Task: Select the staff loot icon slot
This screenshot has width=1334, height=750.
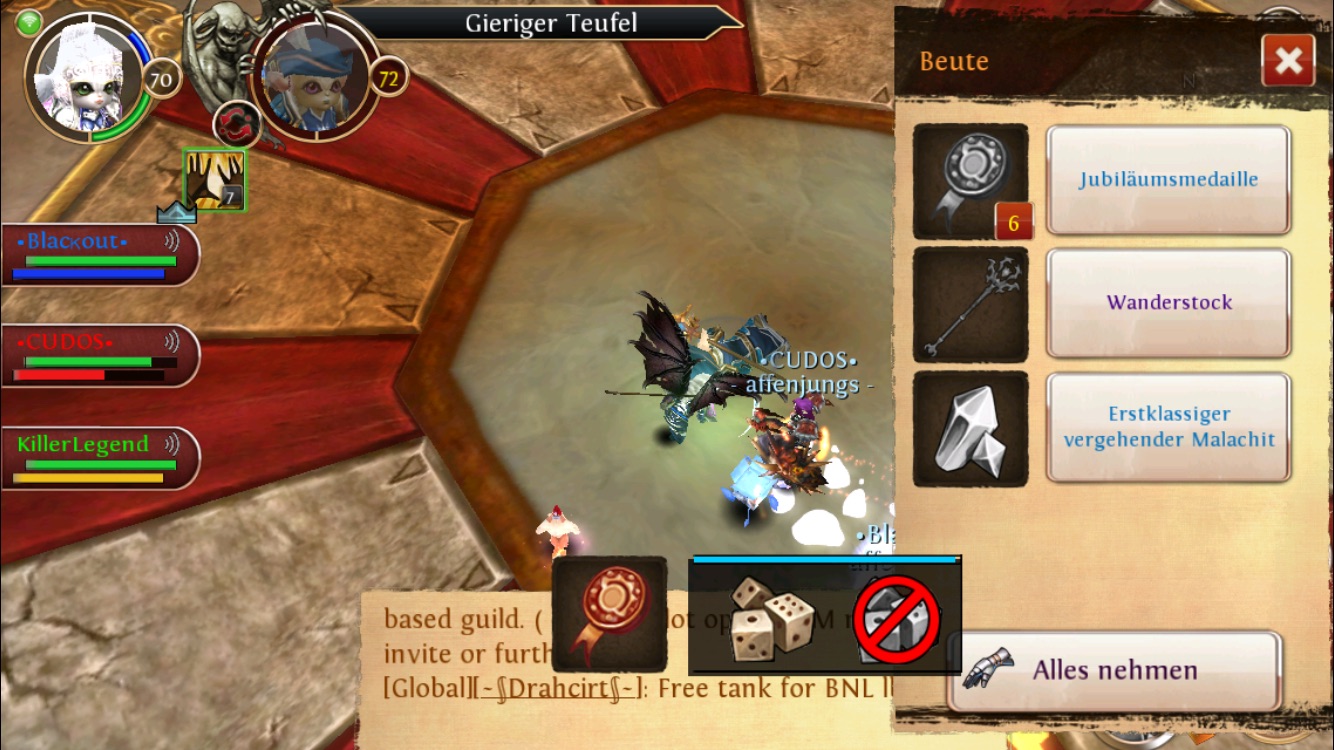Action: pyautogui.click(x=970, y=304)
